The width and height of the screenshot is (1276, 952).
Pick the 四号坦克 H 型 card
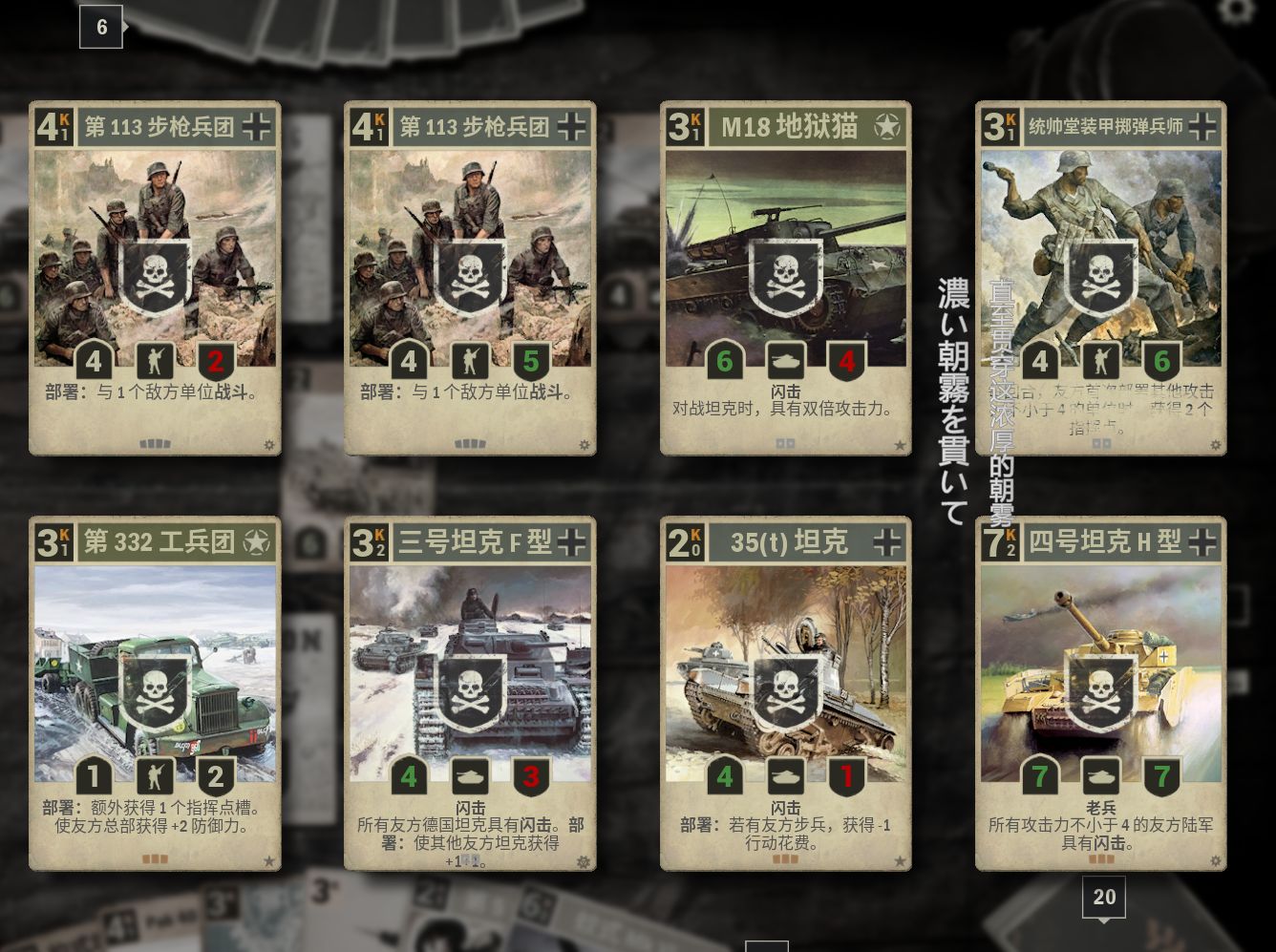(1100, 692)
